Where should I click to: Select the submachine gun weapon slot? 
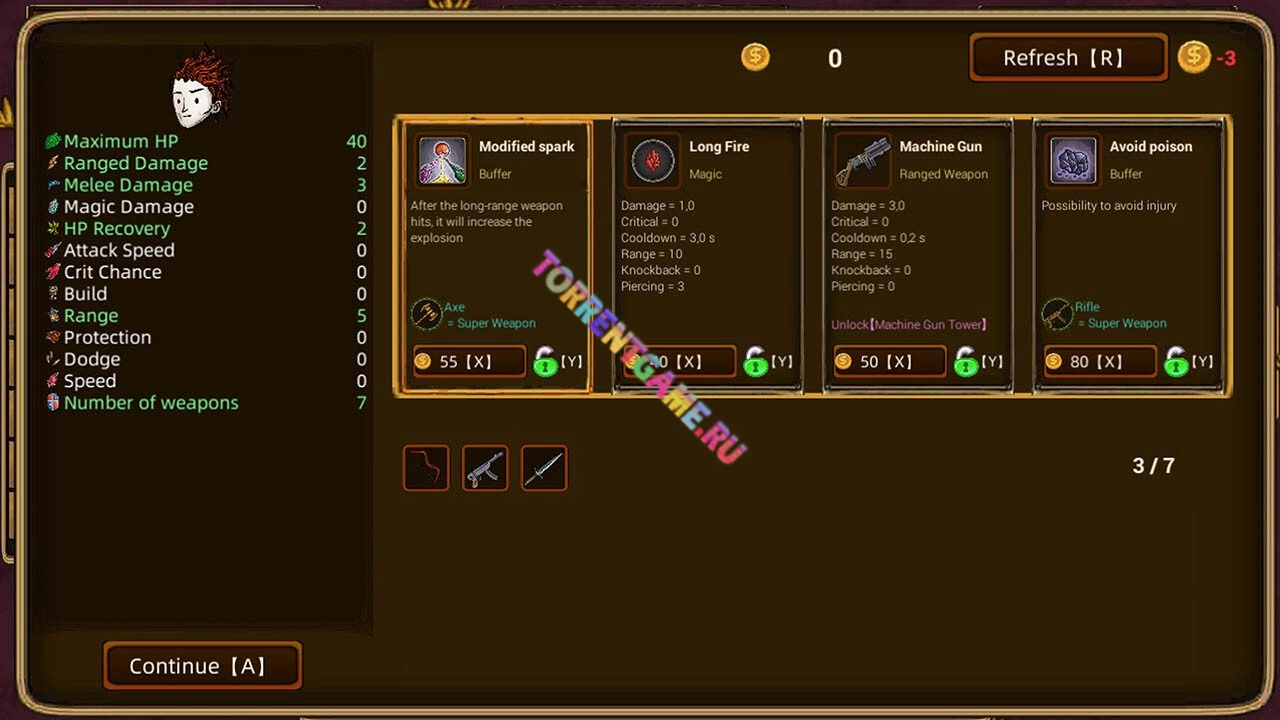[x=485, y=468]
